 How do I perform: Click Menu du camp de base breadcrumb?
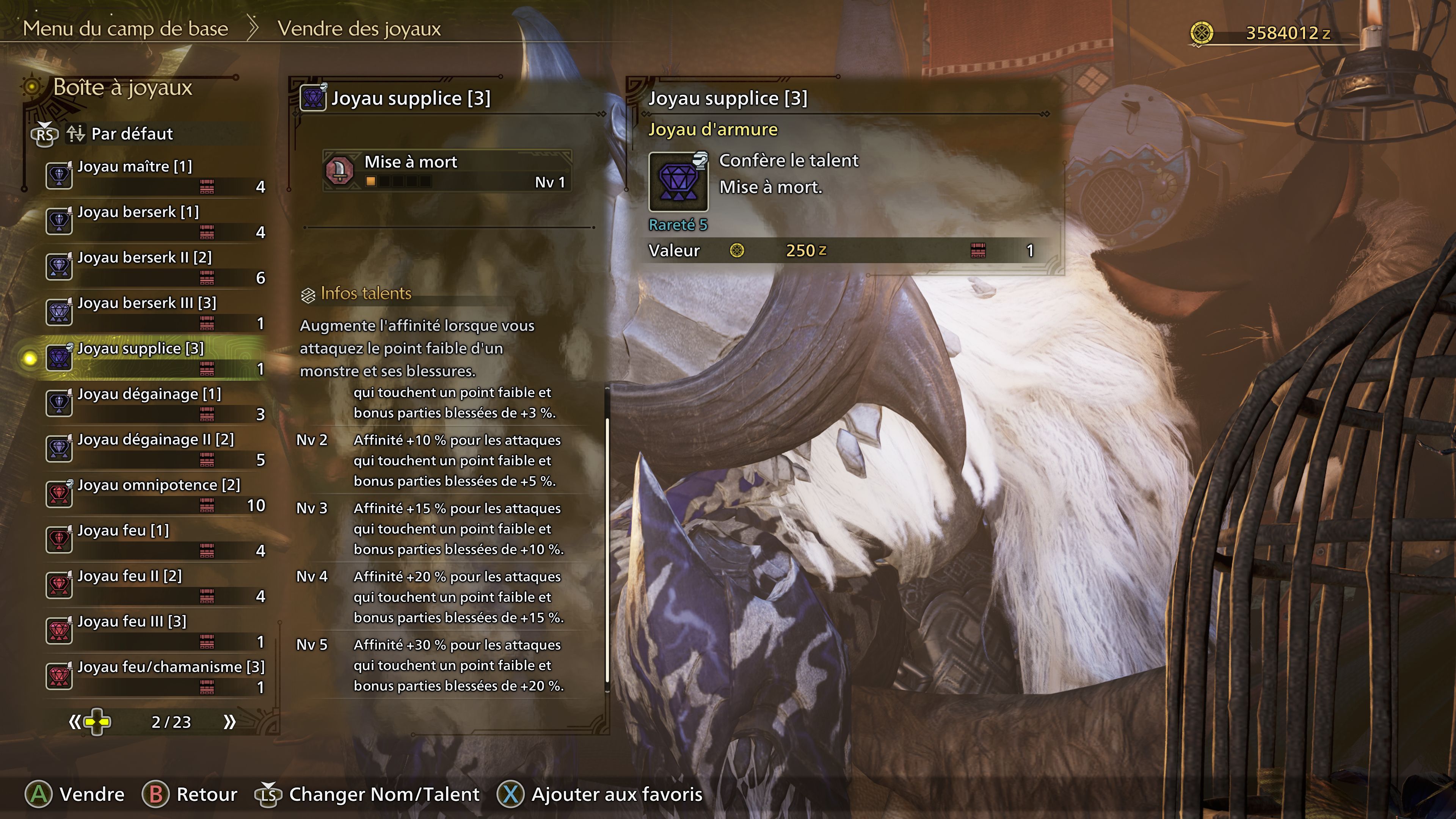click(126, 28)
